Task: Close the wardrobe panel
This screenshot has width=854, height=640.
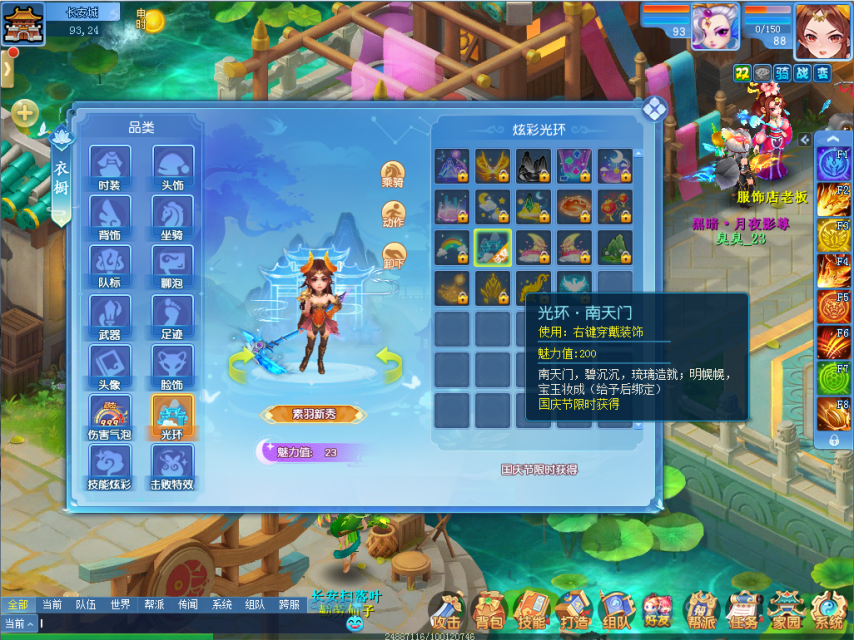Action: pos(654,109)
